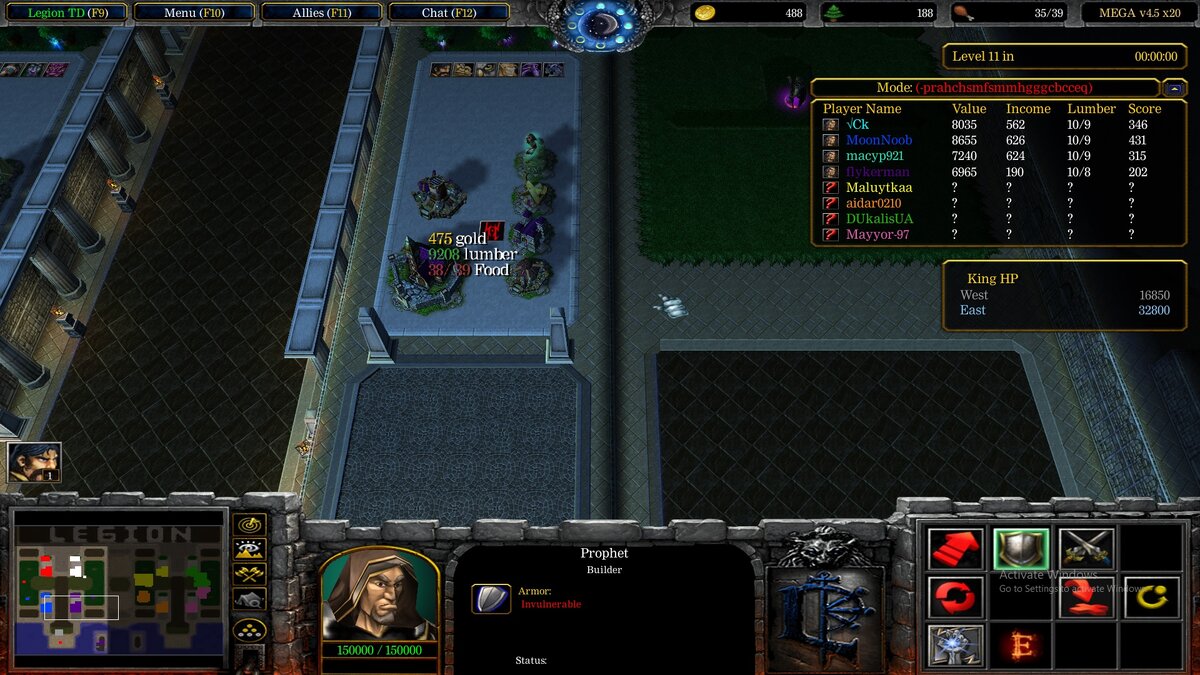Viewport: 1200px width, 675px height.
Task: Toggle creep camp display on minimap
Action: (249, 599)
